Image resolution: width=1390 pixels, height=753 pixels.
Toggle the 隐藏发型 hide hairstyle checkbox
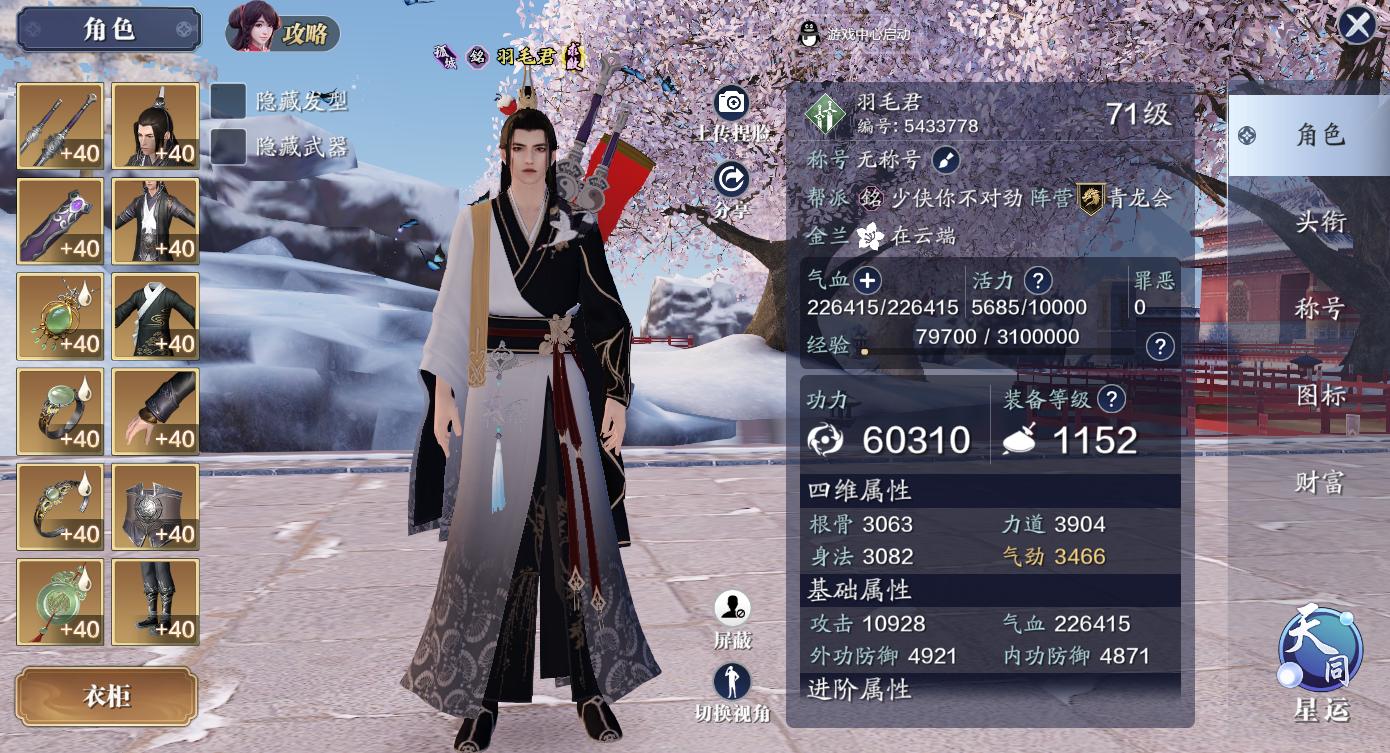pyautogui.click(x=228, y=100)
